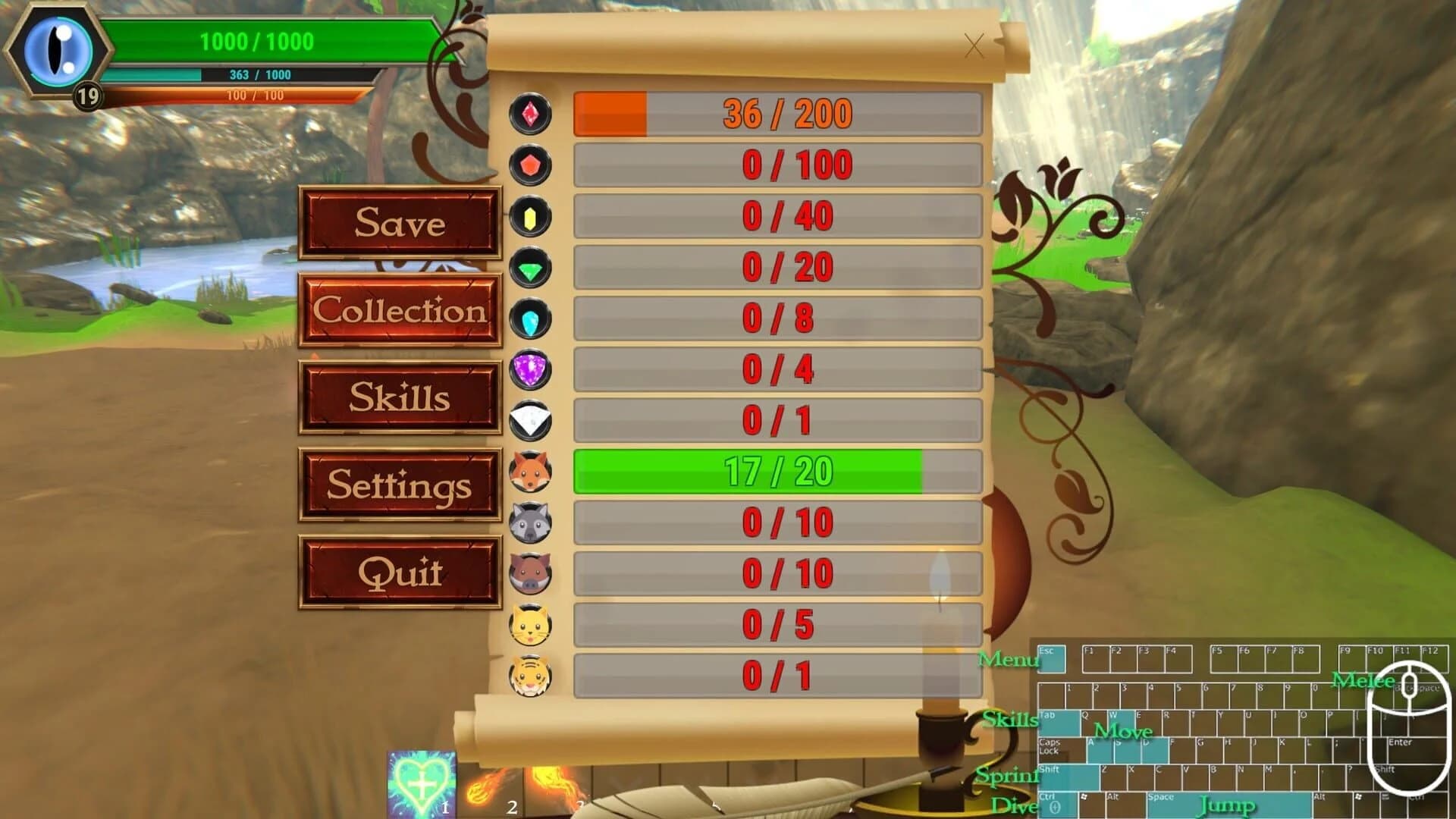Open the Skills menu

(400, 398)
